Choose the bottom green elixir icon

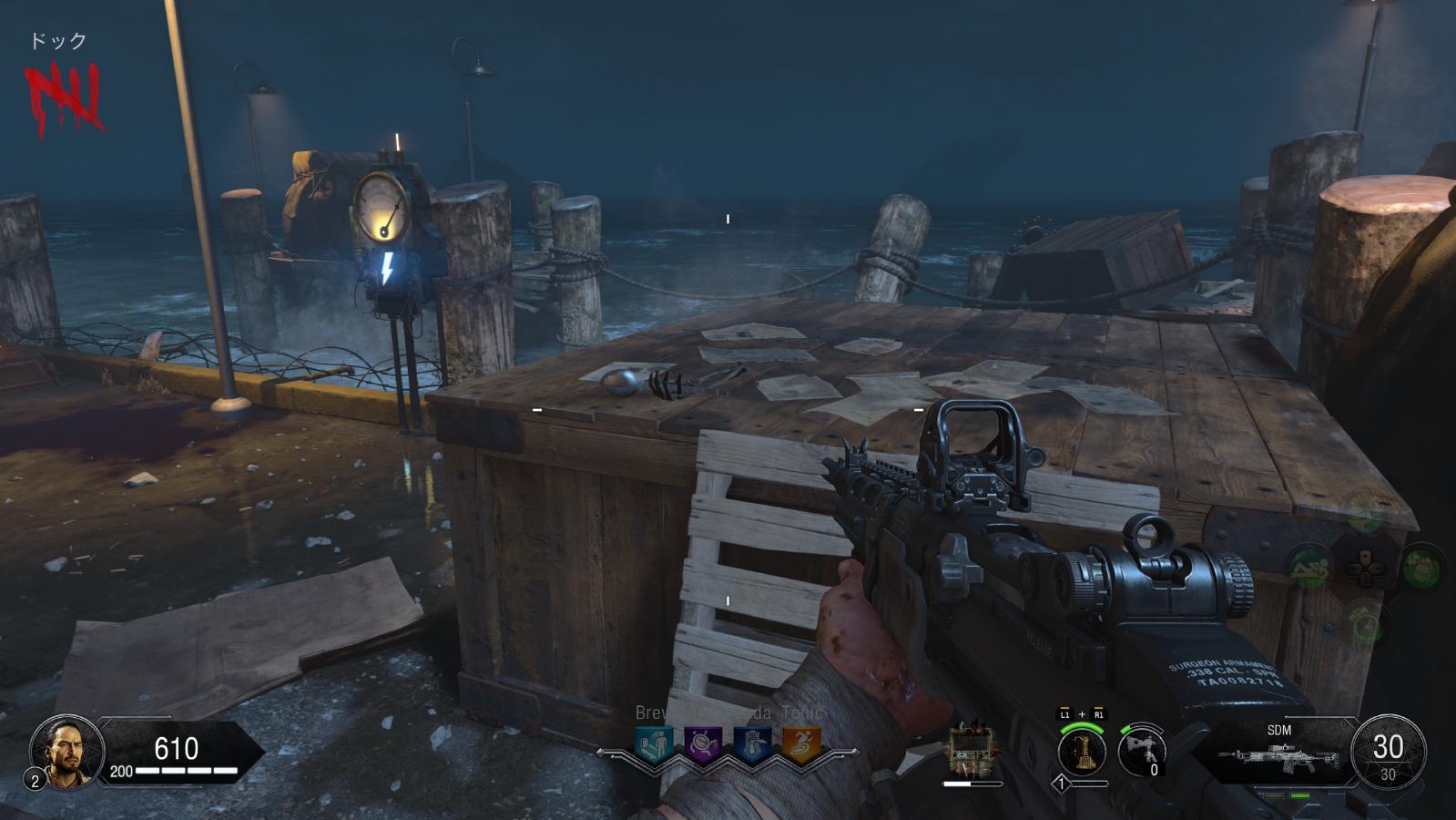(1365, 623)
